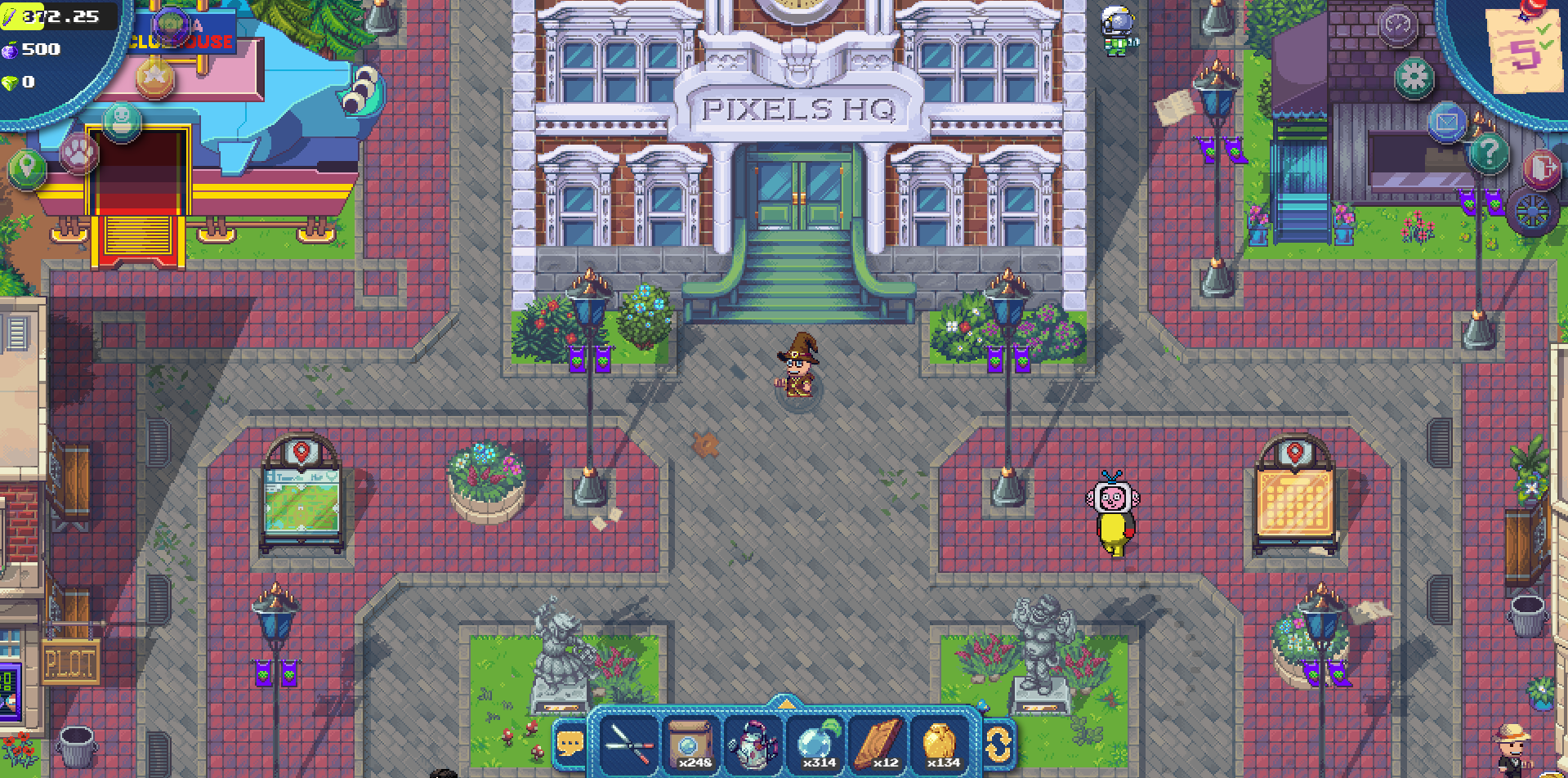Open the blue envelope mailbox button

point(1446,123)
